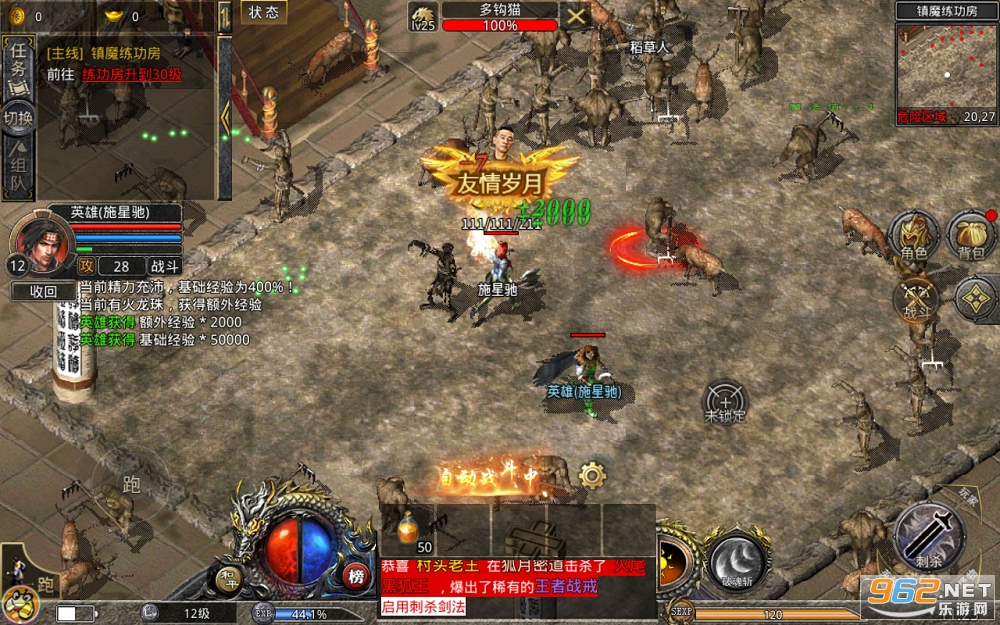This screenshot has width=1000, height=625.
Task: Click the 切换 round switch button
Action: tap(17, 118)
